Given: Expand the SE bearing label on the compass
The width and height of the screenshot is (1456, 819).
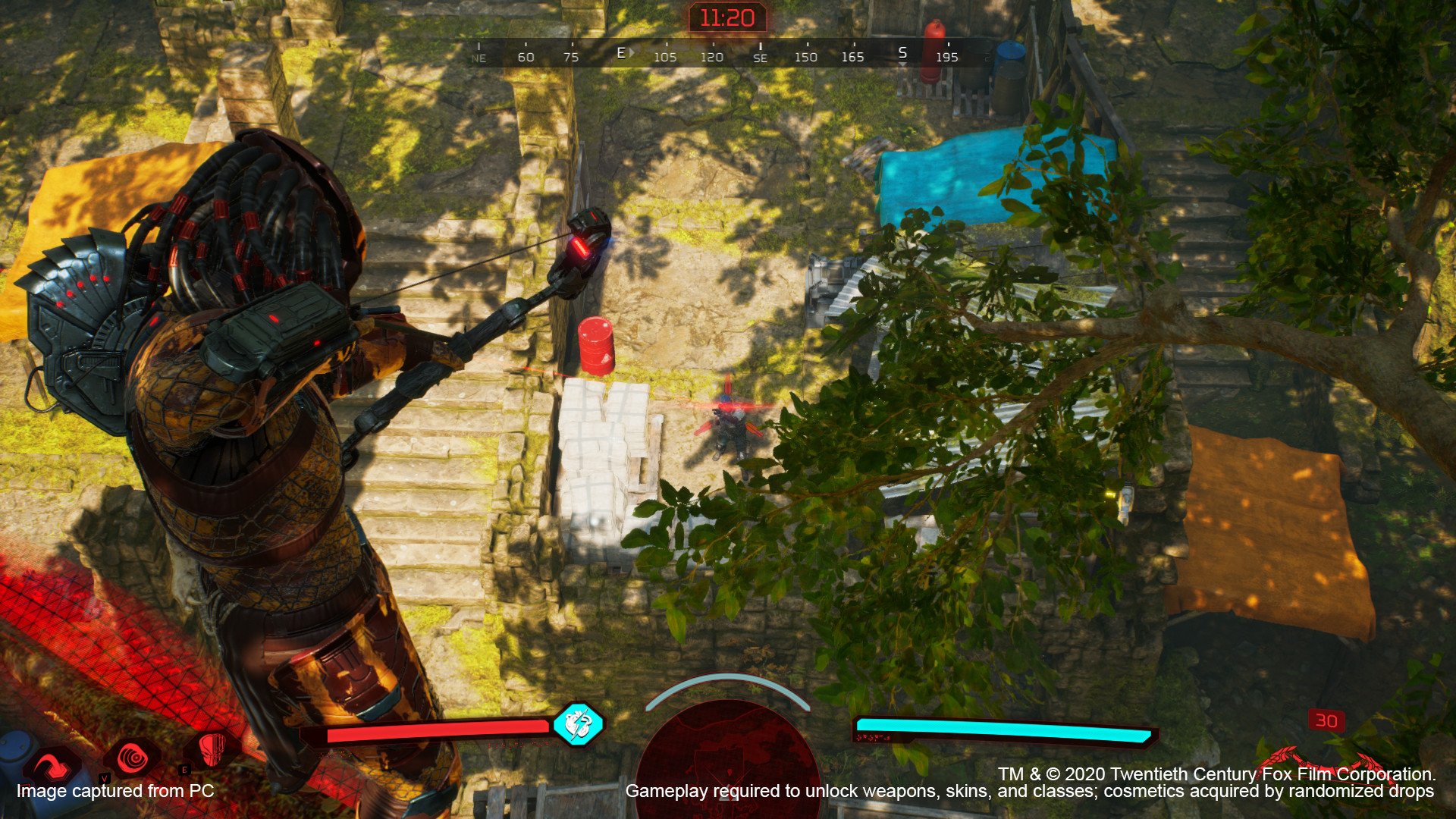Looking at the screenshot, I should click(x=761, y=56).
